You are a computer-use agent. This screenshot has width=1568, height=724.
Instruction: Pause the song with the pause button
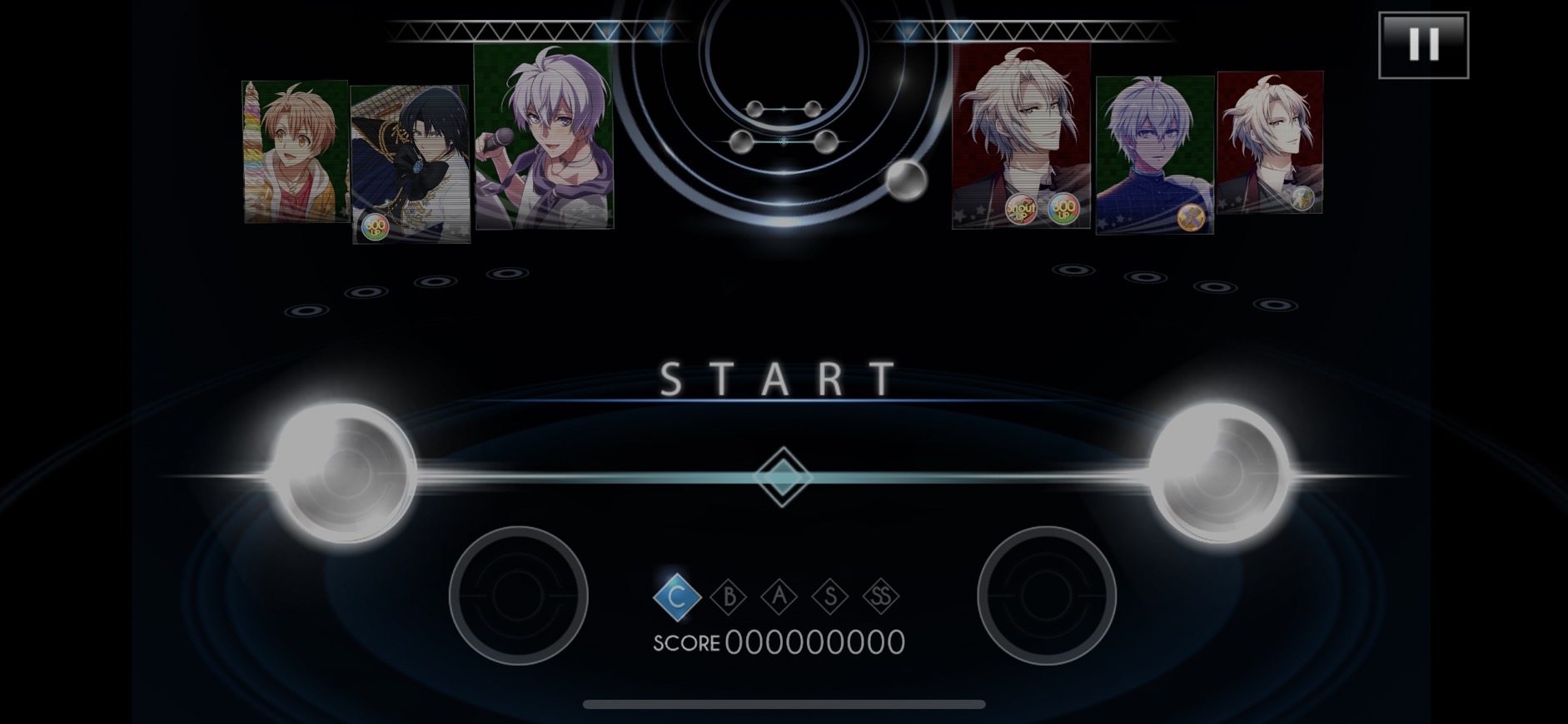coord(1423,45)
